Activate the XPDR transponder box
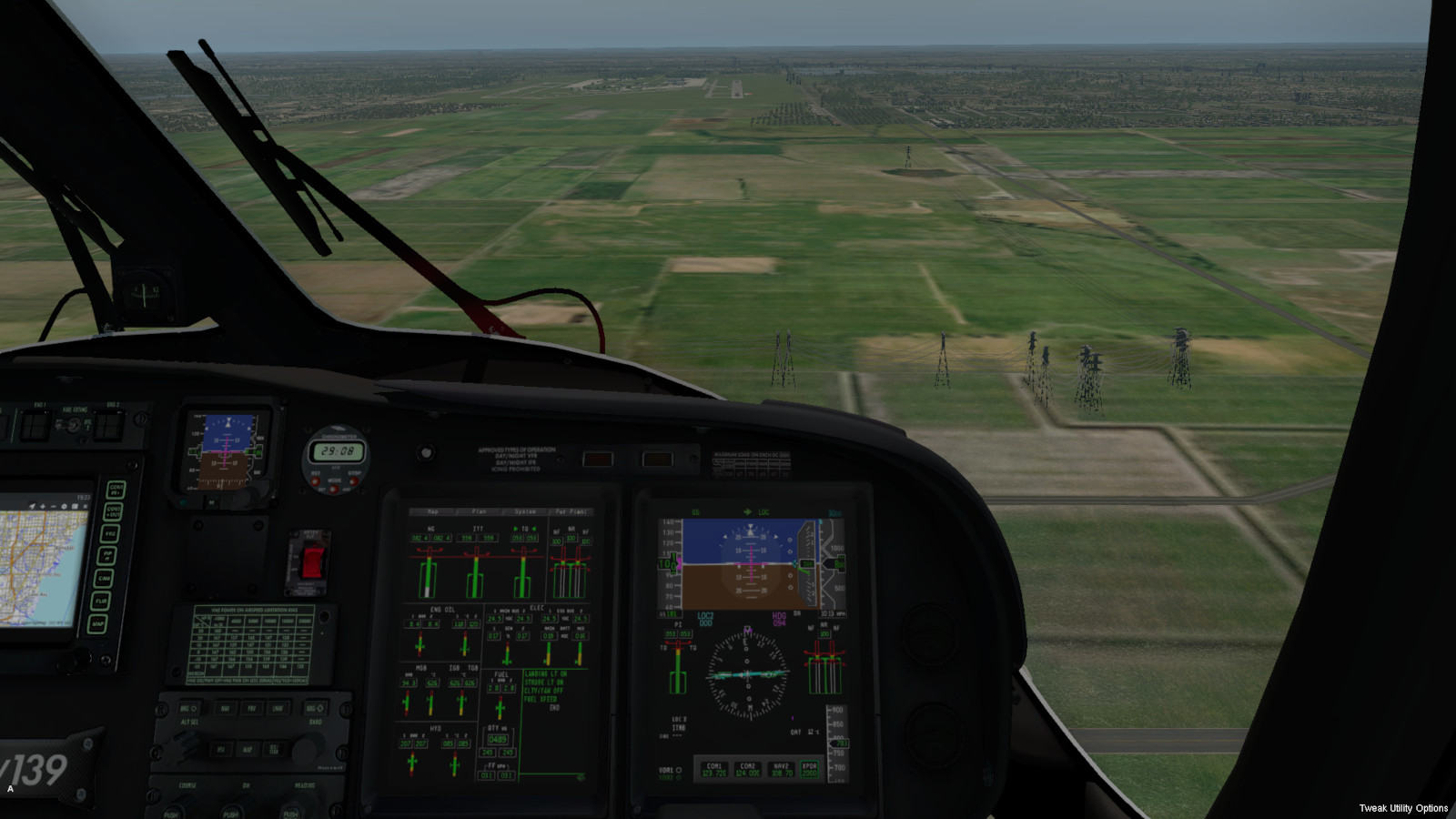 [x=809, y=769]
